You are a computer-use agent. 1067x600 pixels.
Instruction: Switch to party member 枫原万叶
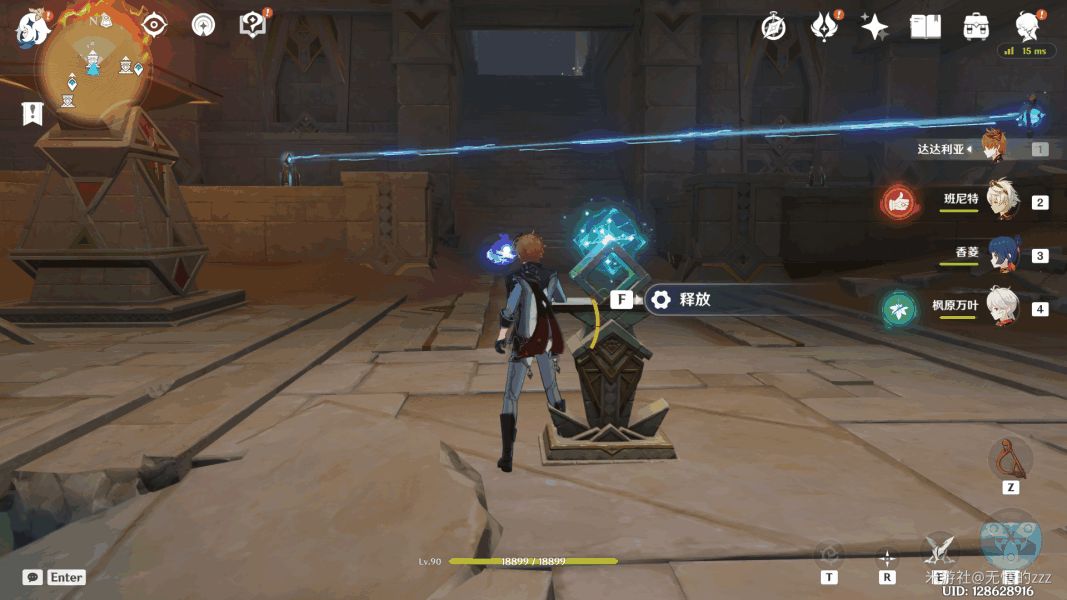pyautogui.click(x=1000, y=307)
